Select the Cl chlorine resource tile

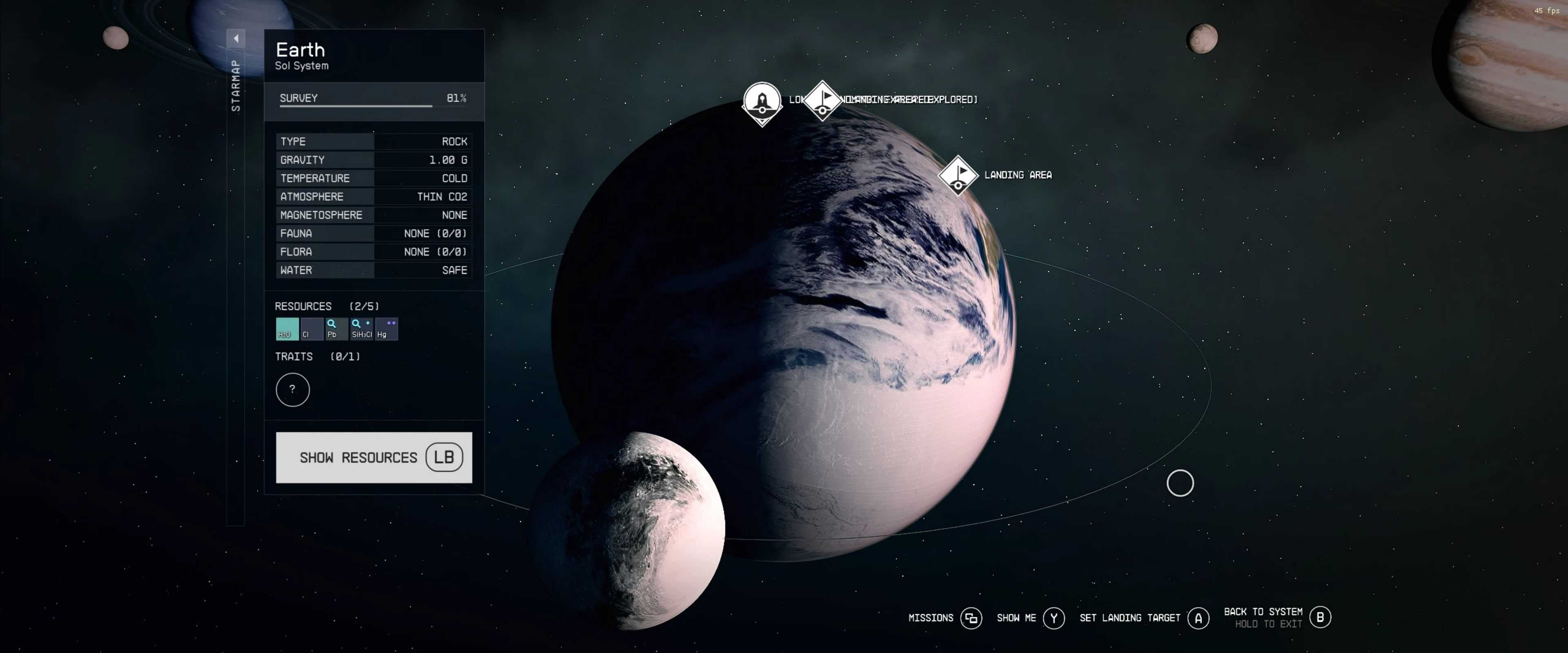(312, 329)
